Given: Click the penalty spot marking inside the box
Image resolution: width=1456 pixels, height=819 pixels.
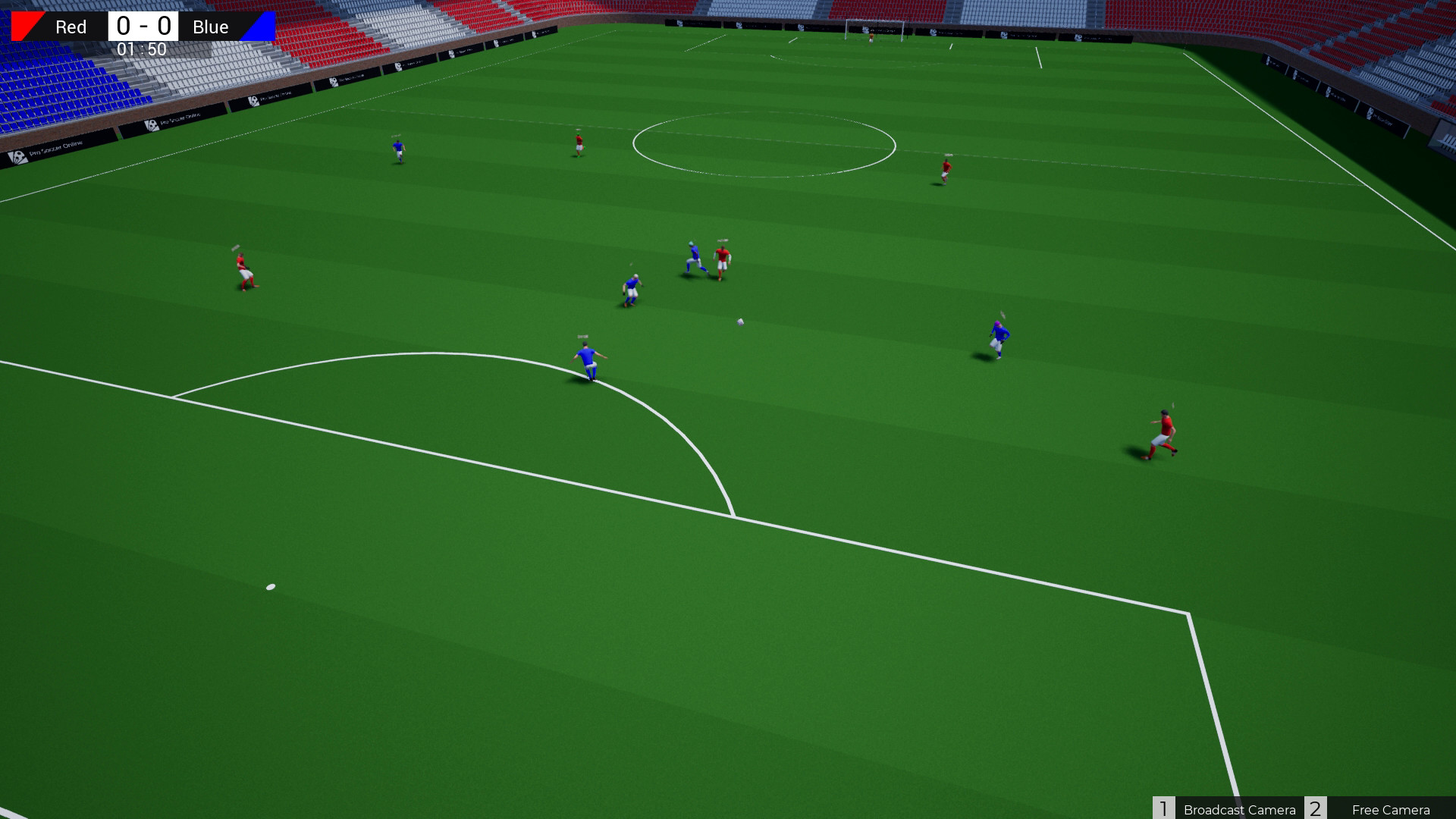Looking at the screenshot, I should [270, 585].
